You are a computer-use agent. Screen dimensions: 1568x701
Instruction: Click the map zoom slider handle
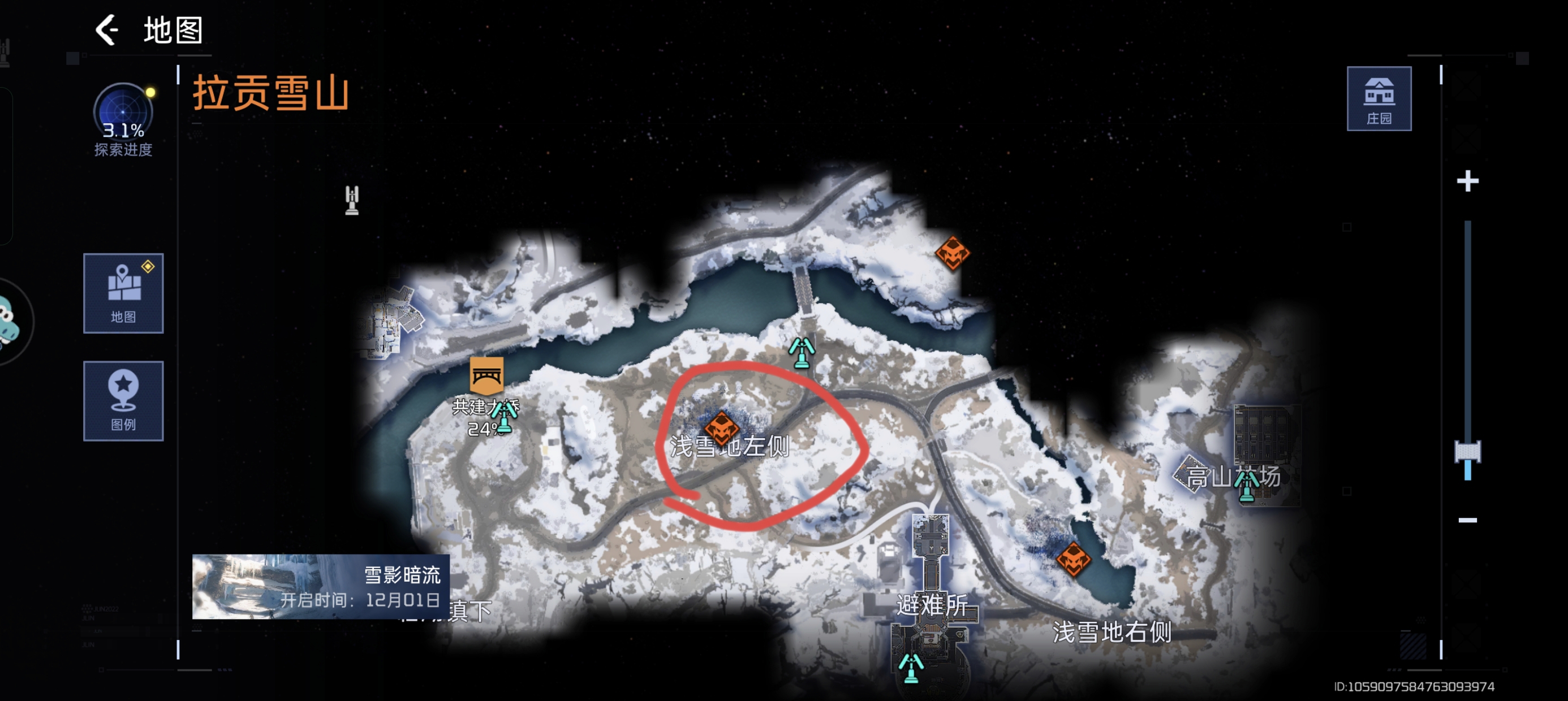[x=1467, y=452]
